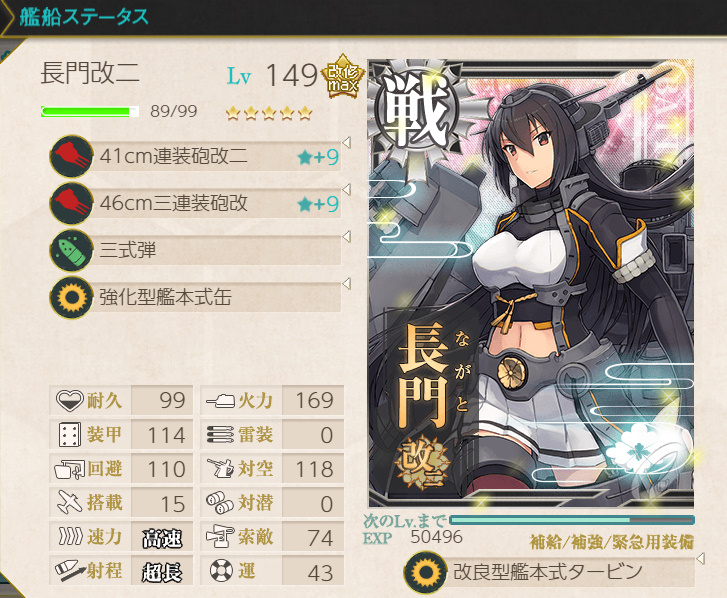Click the 長門改二 ship card portrait
This screenshot has height=598, width=727.
pyautogui.click(x=530, y=283)
